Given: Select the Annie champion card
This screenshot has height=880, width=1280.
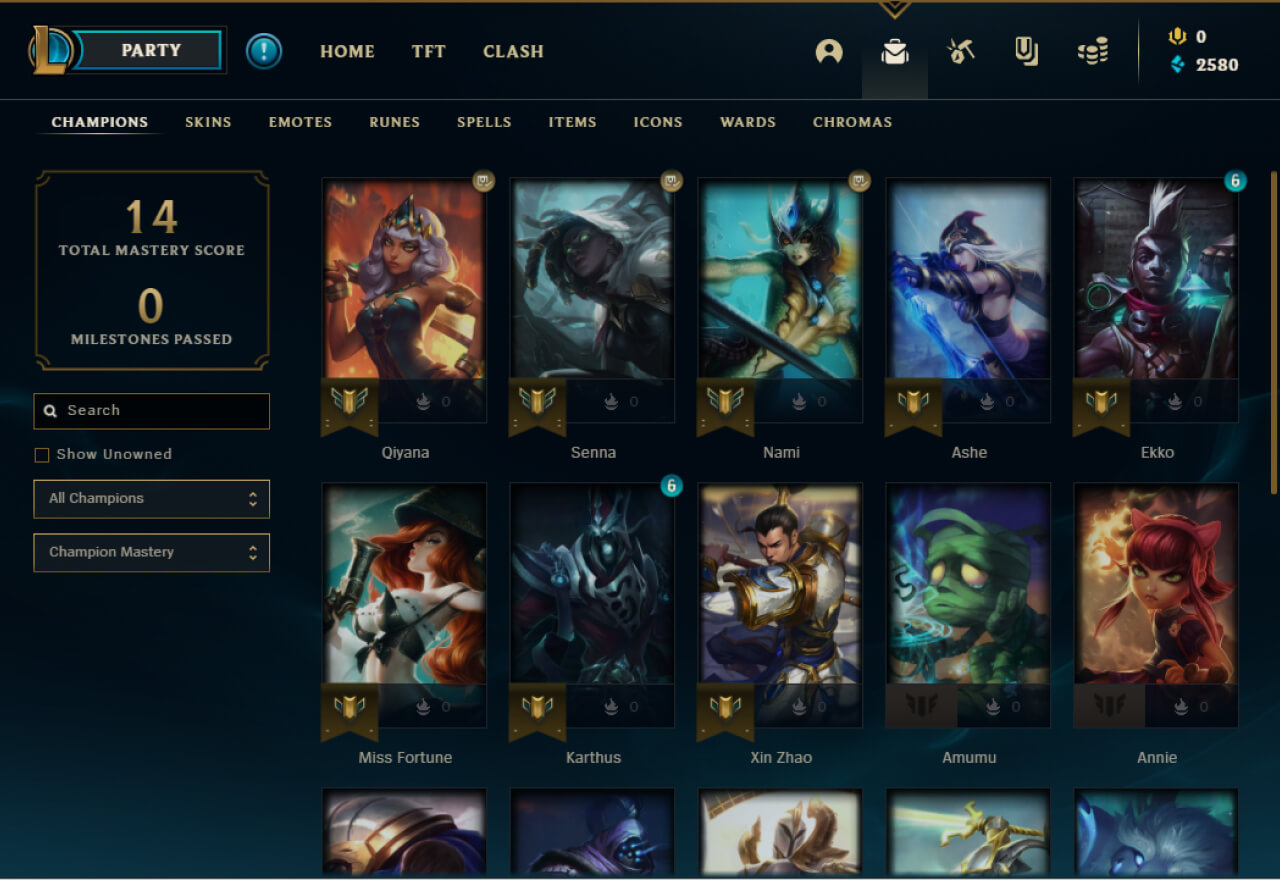Looking at the screenshot, I should pyautogui.click(x=1156, y=595).
